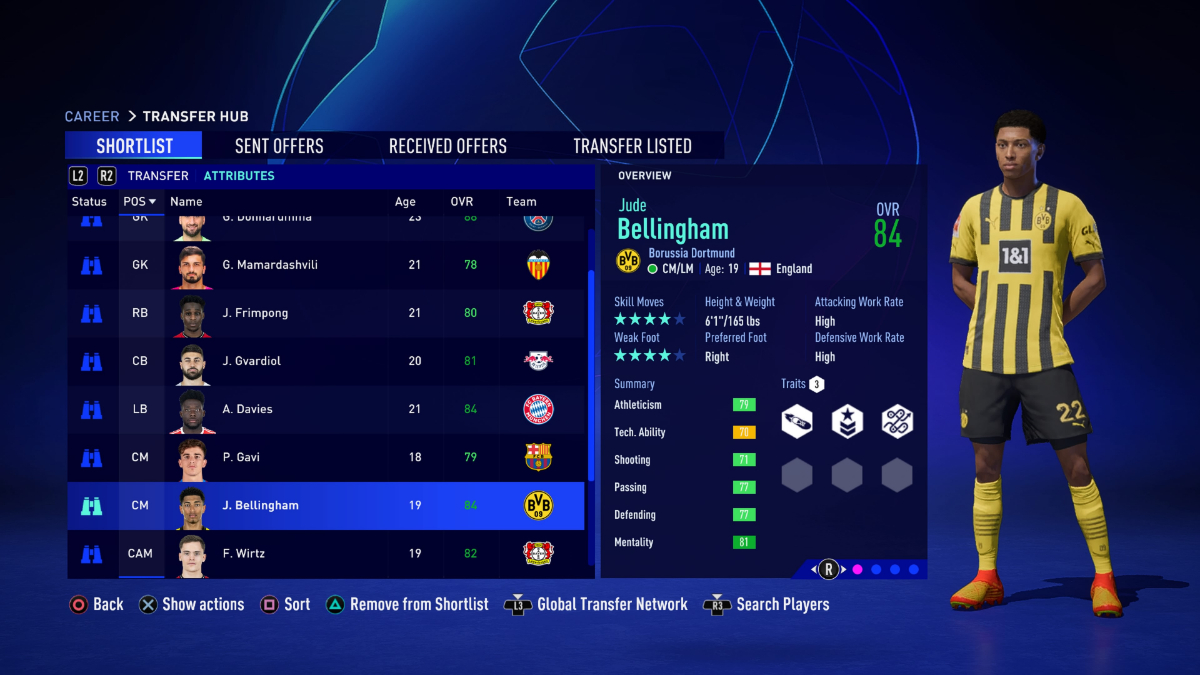This screenshot has width=1200, height=675.
Task: Go to the Transfer Listed tab
Action: [x=632, y=146]
